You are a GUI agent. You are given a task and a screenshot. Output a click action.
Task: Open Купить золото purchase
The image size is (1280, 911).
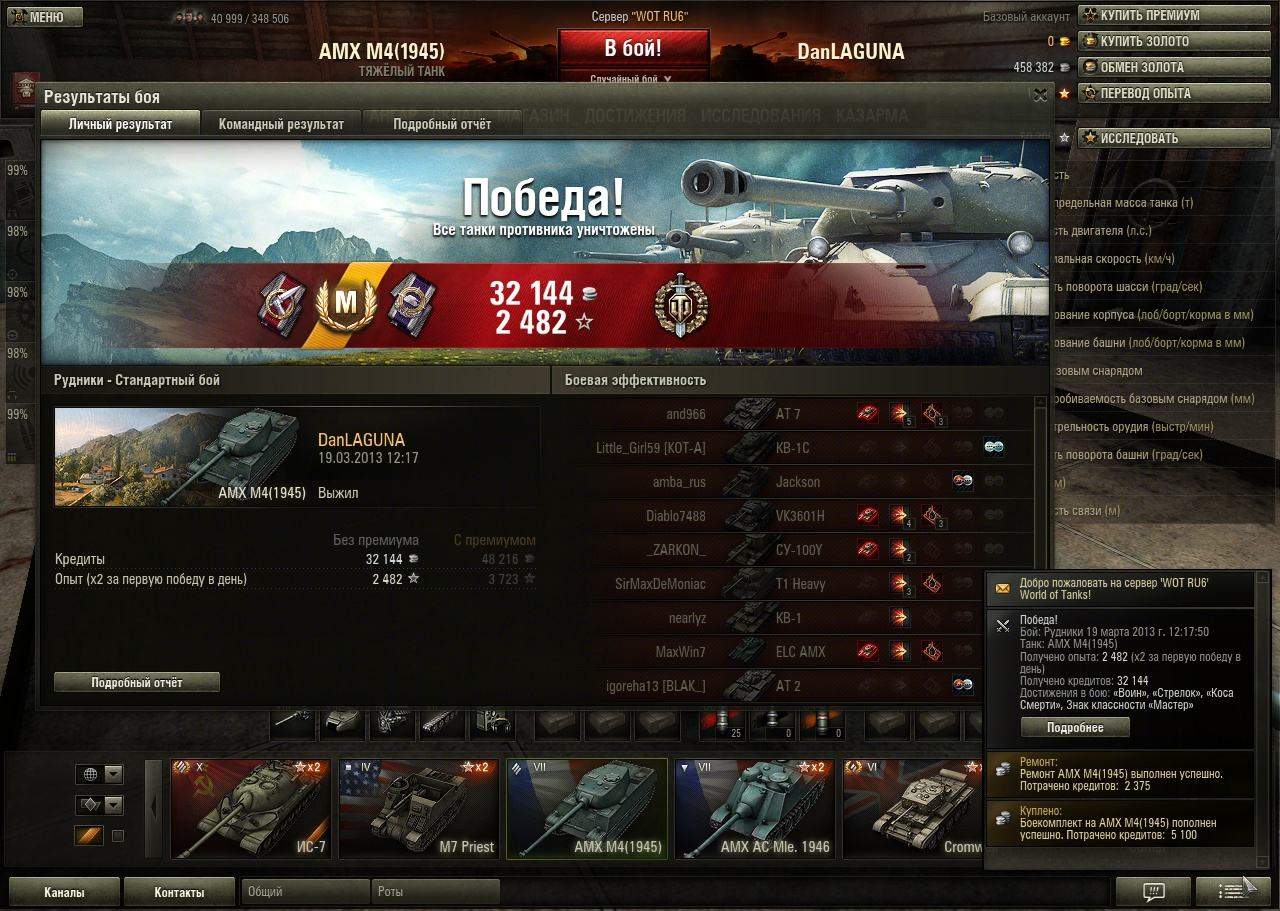(1144, 41)
